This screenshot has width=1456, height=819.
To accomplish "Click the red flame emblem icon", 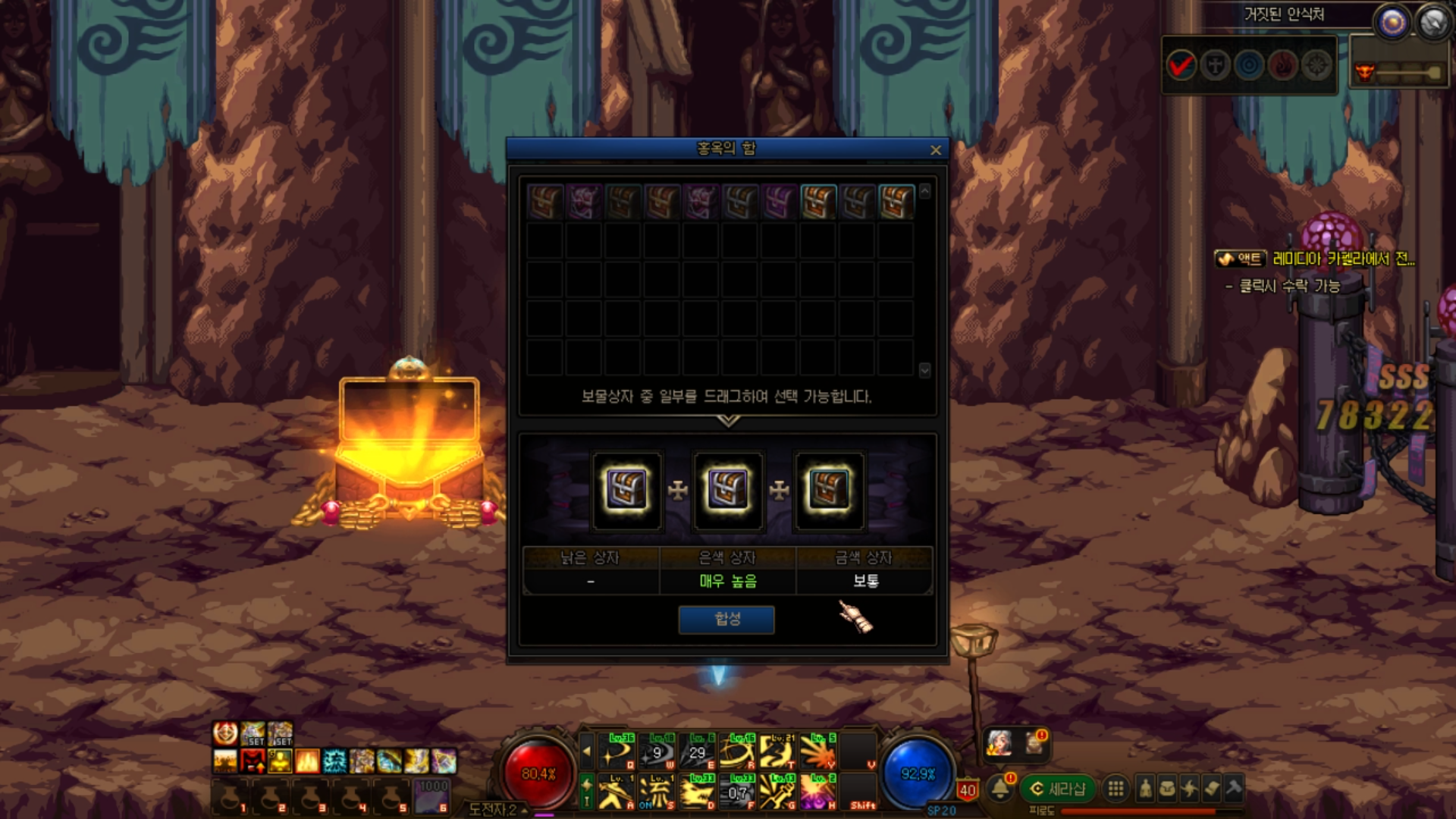I will point(1283,66).
